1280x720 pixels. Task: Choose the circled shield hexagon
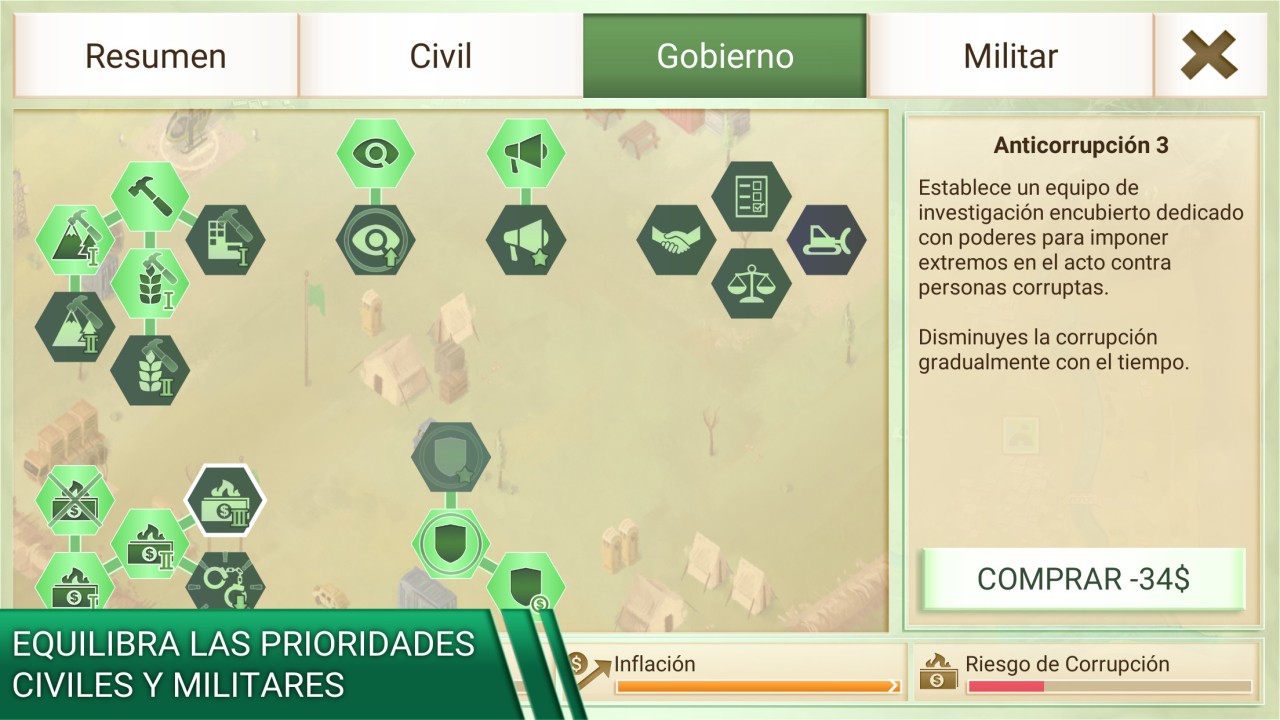point(451,543)
